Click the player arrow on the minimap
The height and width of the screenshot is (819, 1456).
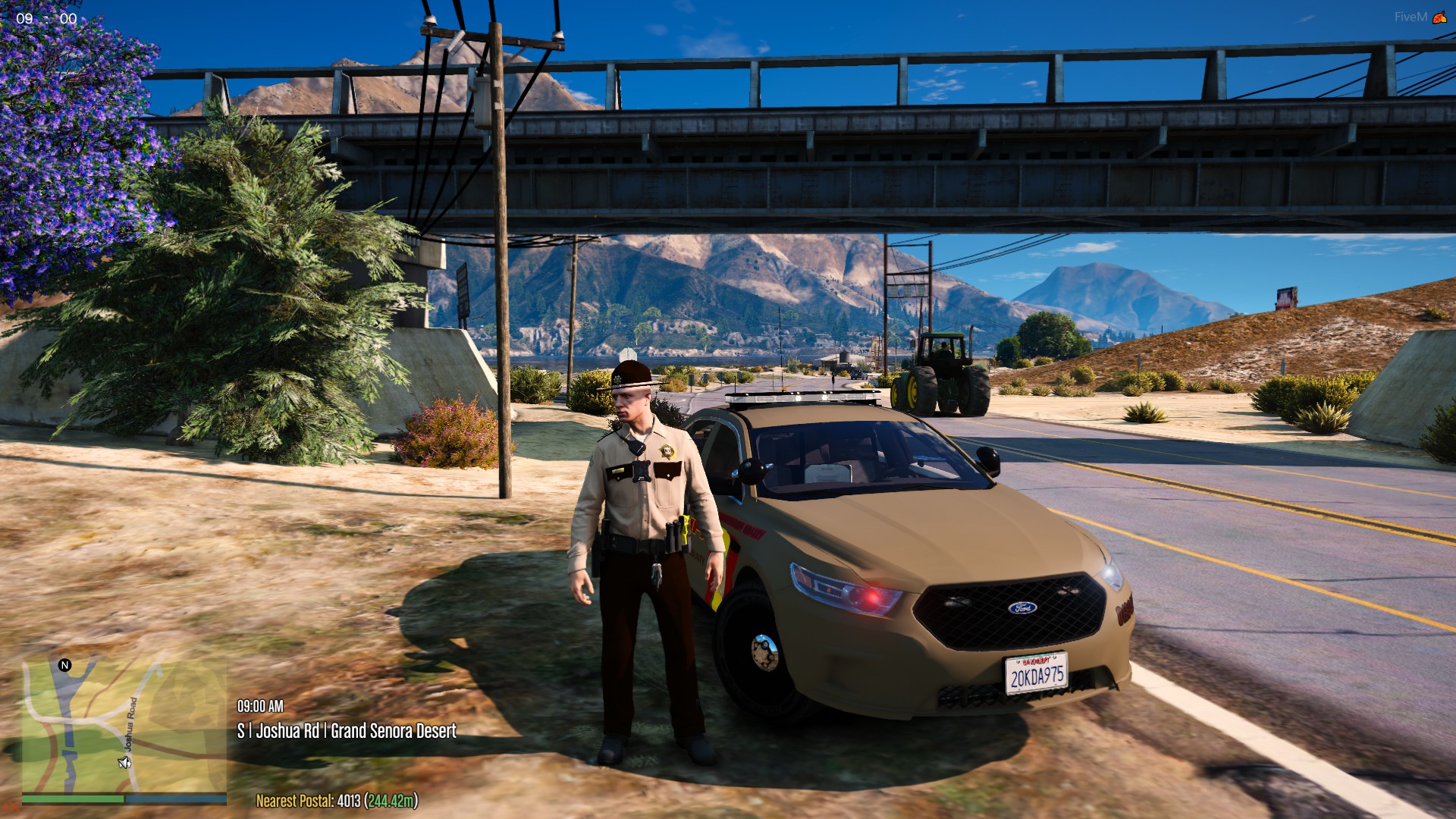[124, 762]
